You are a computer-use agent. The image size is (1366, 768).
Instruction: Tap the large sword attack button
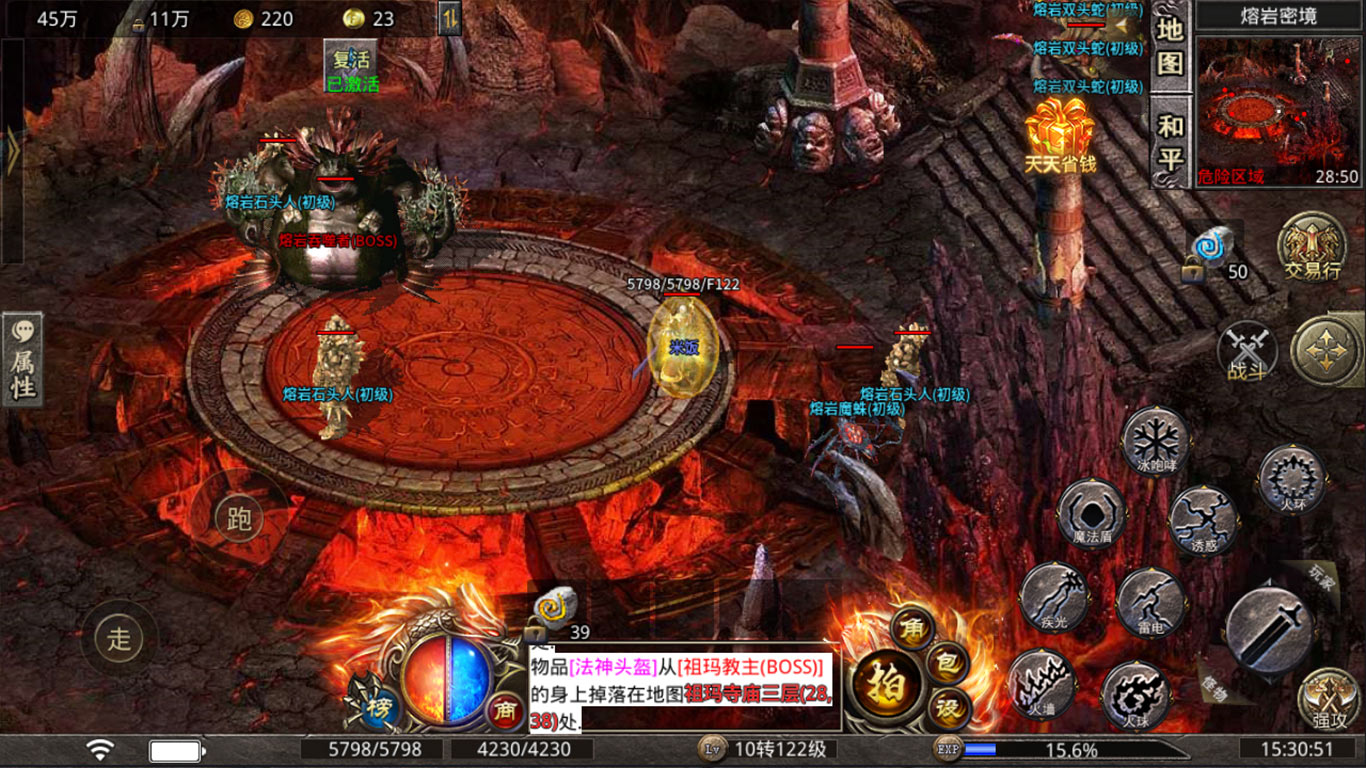pos(1268,629)
